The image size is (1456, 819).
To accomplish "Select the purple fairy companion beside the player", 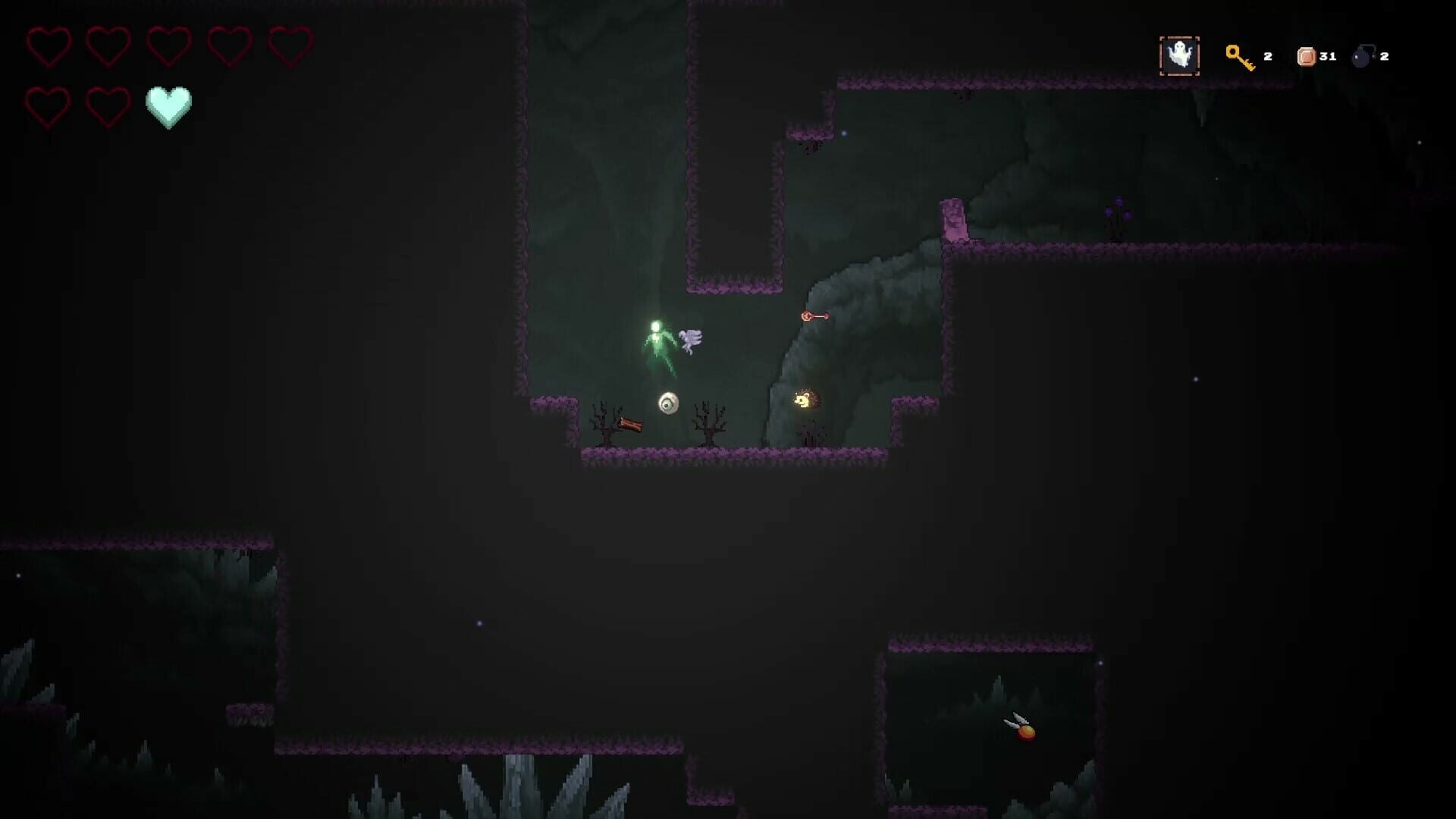I will (x=690, y=340).
